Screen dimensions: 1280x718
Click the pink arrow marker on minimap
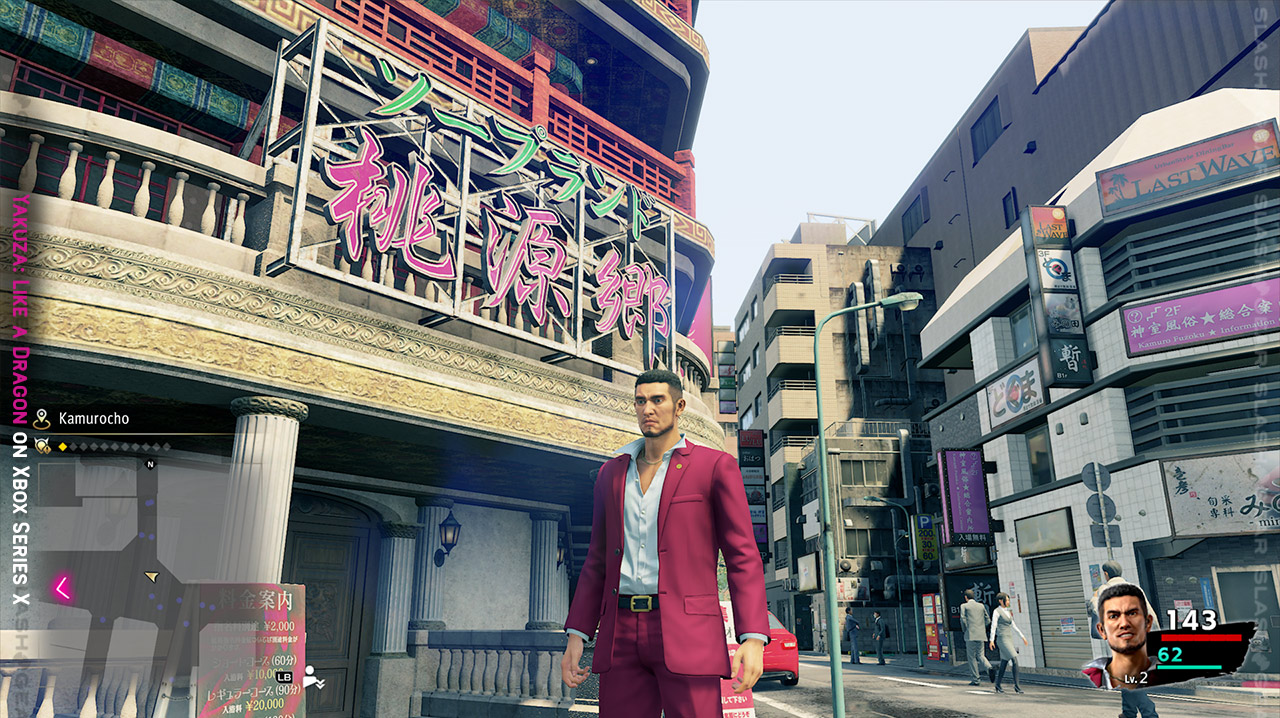pos(62,588)
